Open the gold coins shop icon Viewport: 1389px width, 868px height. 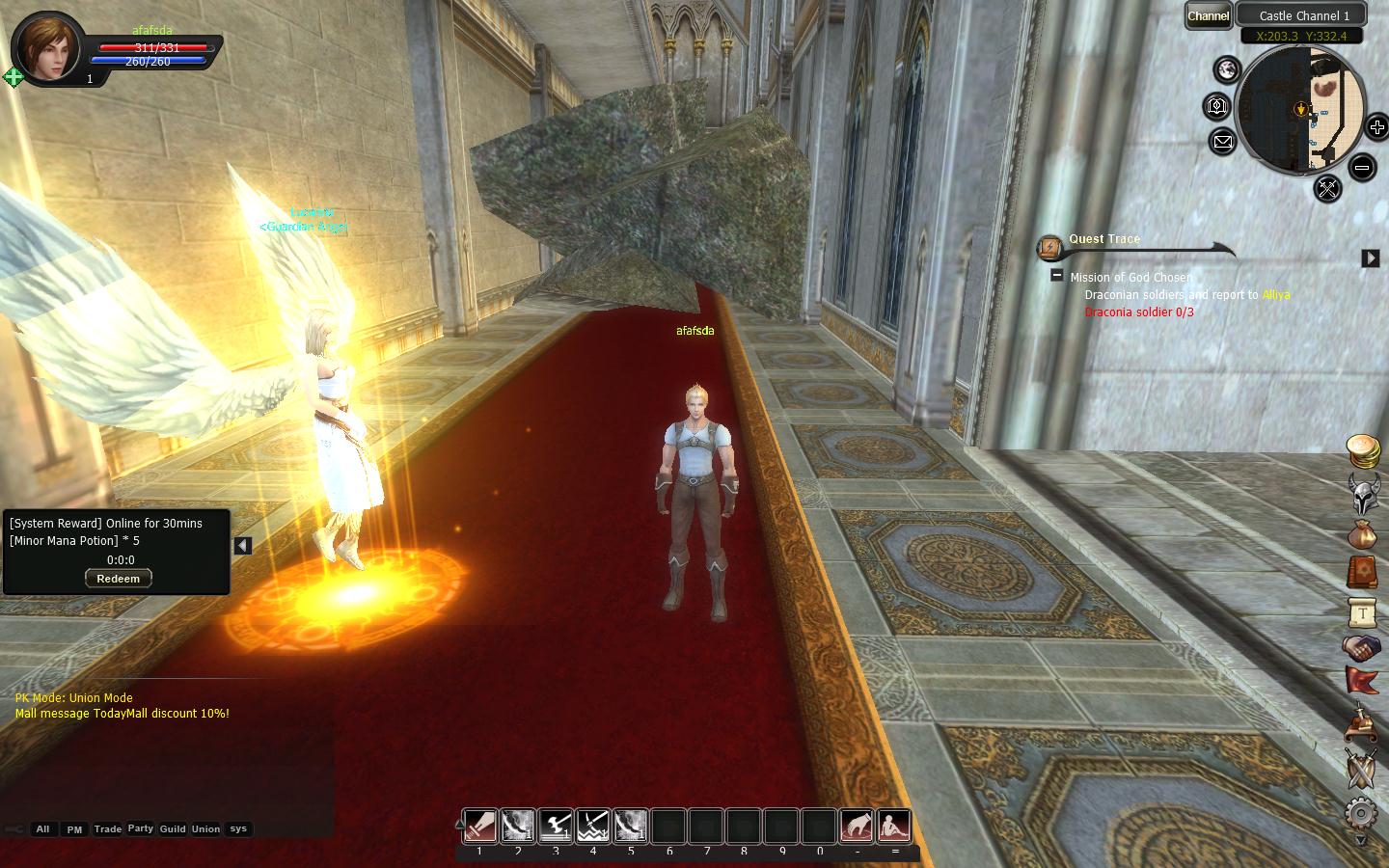[1362, 449]
